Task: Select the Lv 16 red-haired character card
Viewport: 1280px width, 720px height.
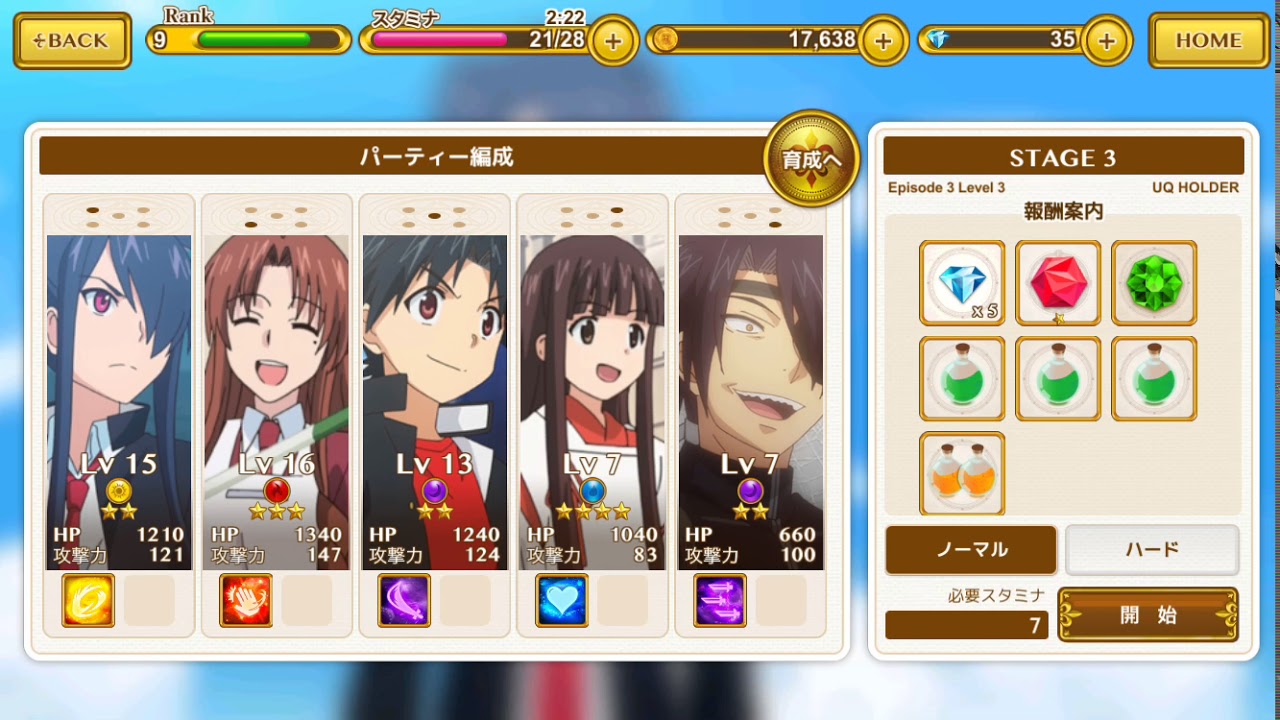Action: (277, 400)
